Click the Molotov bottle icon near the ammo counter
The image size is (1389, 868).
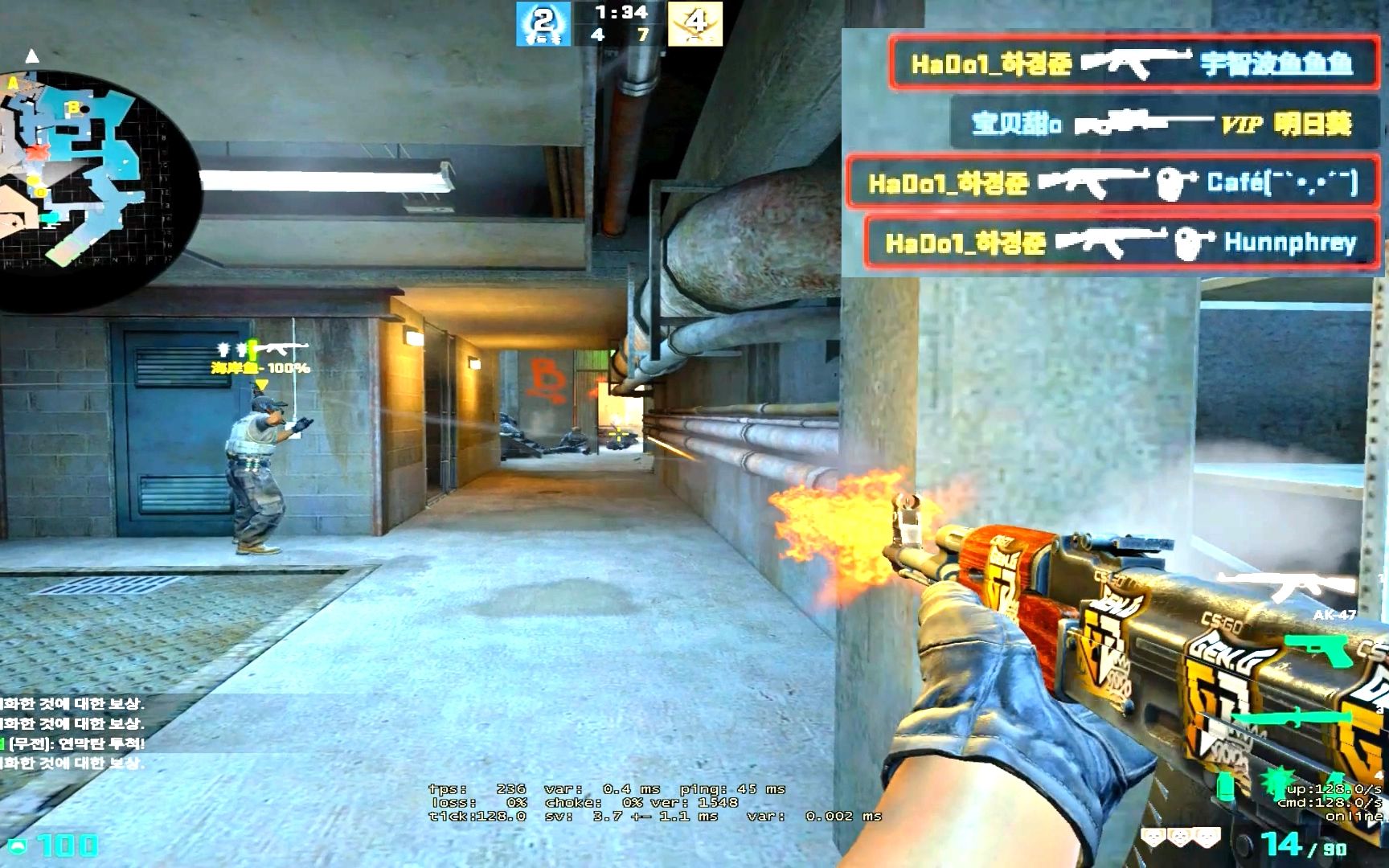point(1225,788)
